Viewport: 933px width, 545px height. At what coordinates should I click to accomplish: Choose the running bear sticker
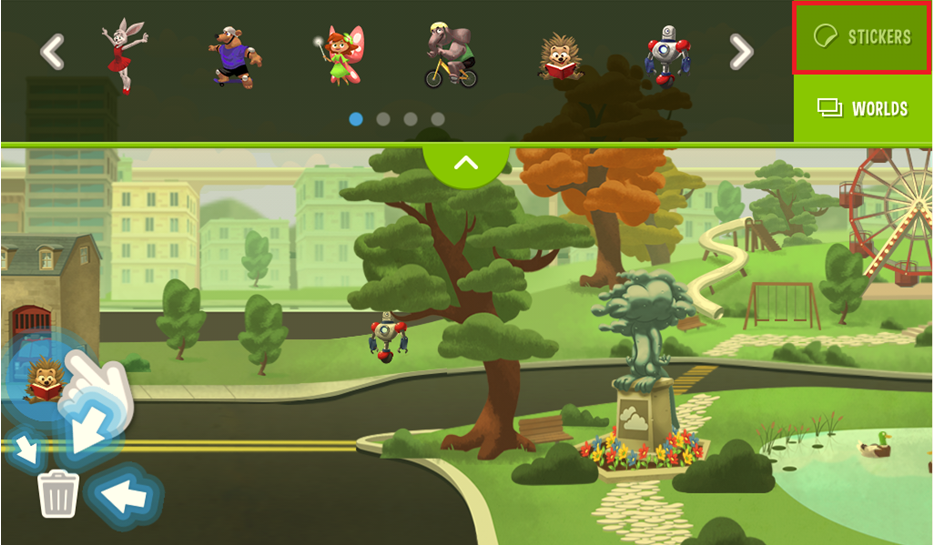(x=236, y=56)
